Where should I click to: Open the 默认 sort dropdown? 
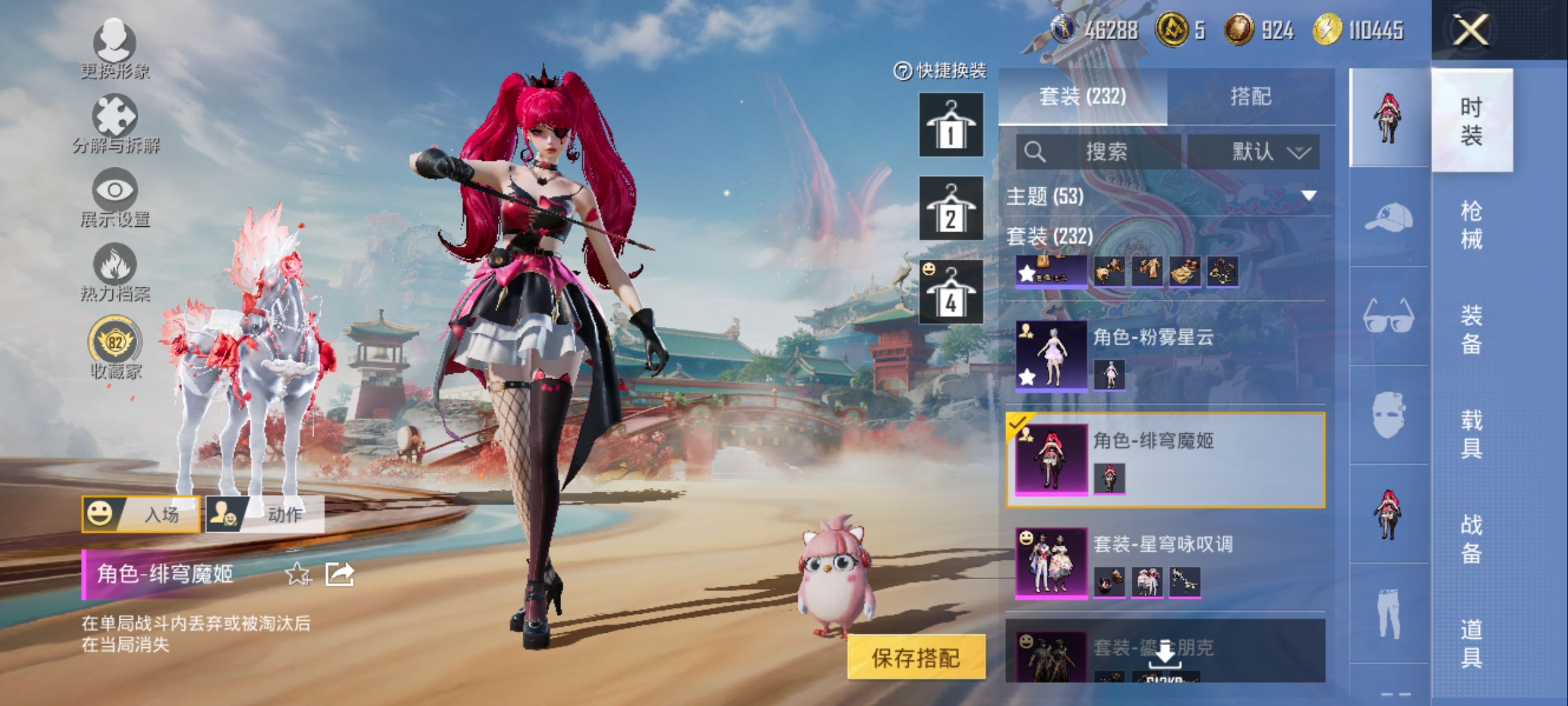[1253, 152]
